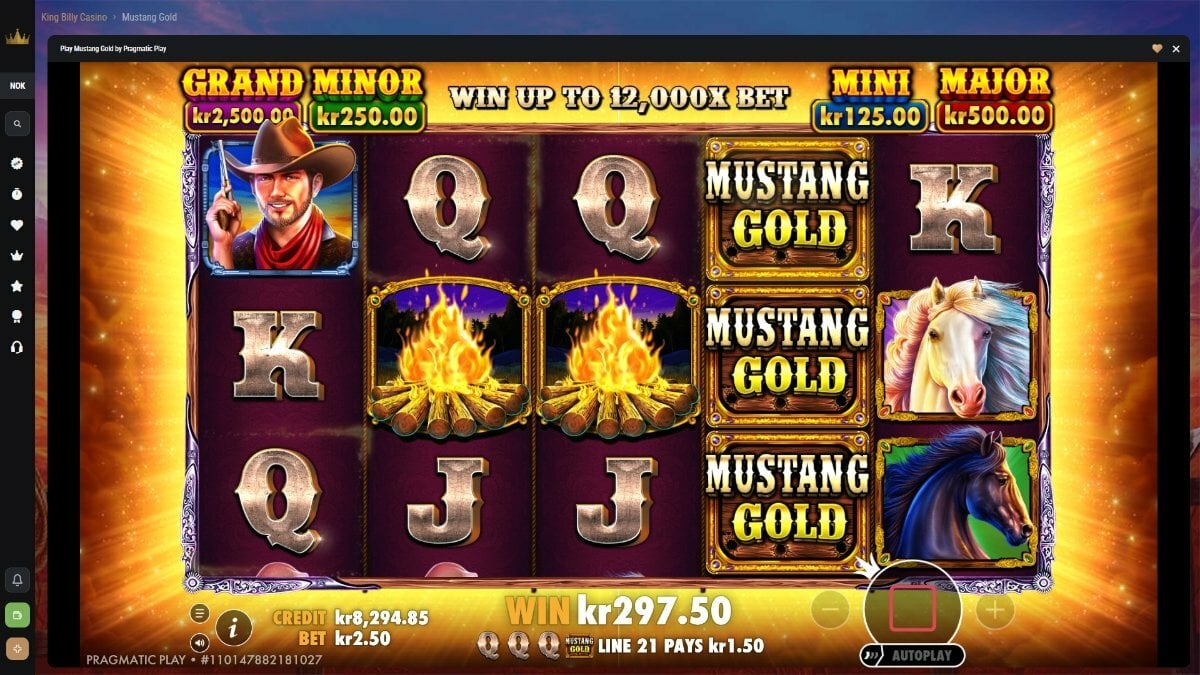Image resolution: width=1200 pixels, height=675 pixels.
Task: Click the King Billy crown logo
Action: (x=17, y=38)
